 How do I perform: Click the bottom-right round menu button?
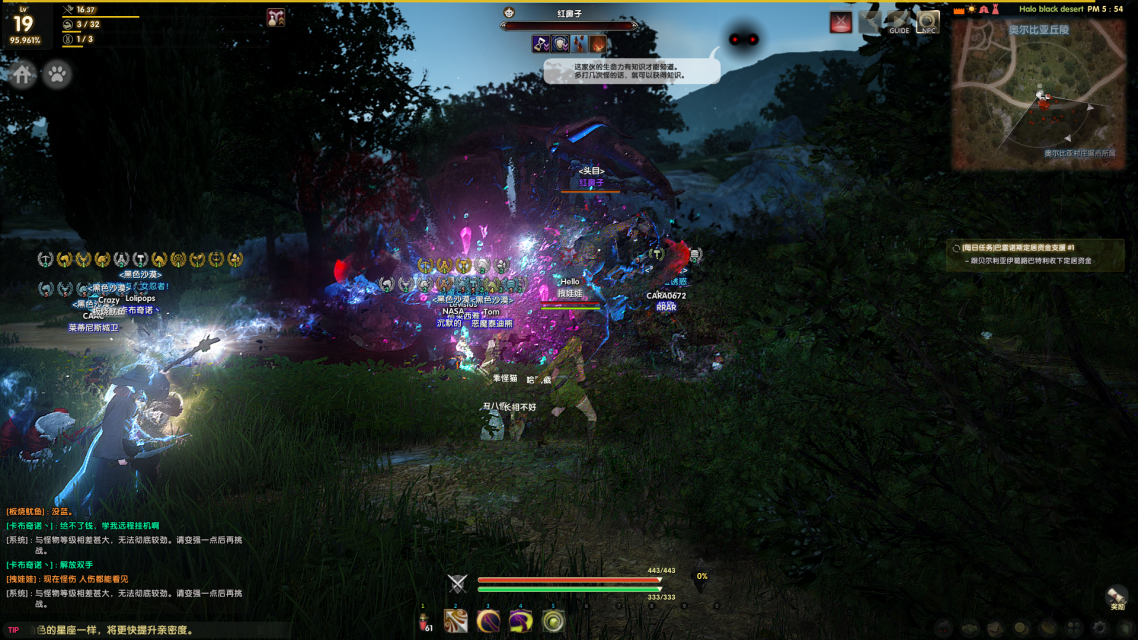[1117, 597]
